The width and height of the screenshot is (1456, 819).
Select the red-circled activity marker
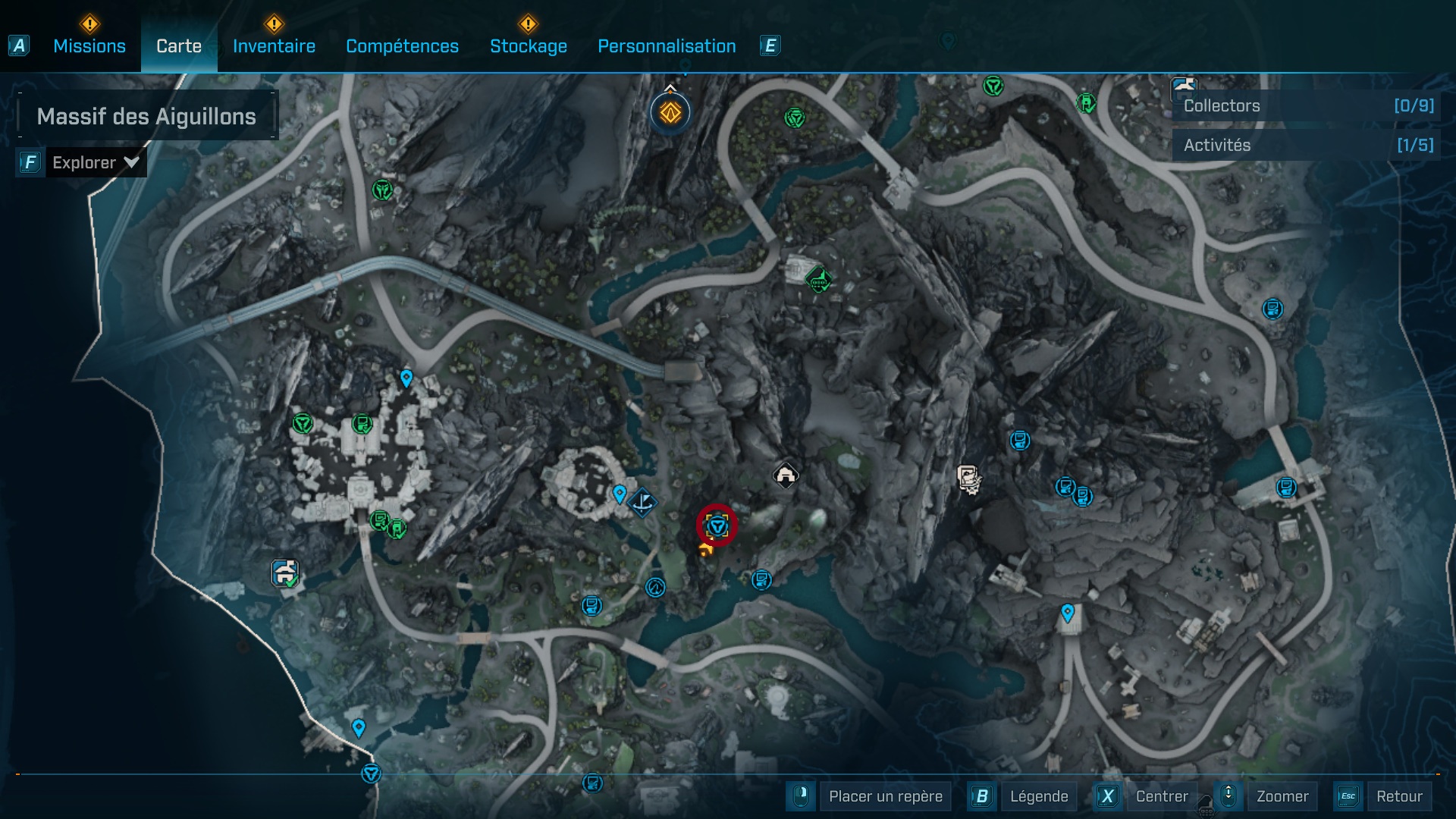tap(717, 525)
